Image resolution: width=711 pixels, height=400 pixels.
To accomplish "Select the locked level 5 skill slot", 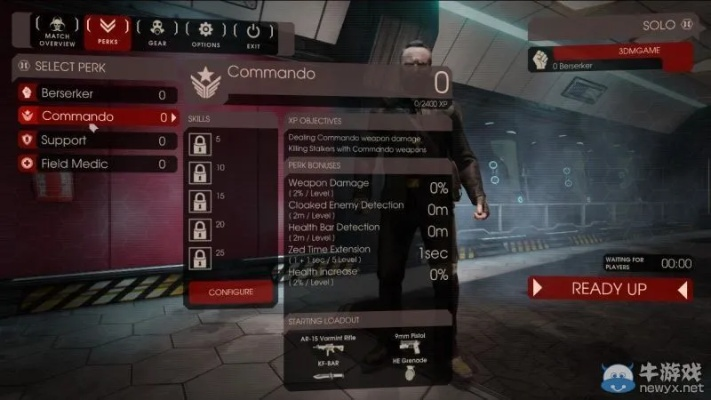I will pyautogui.click(x=199, y=143).
